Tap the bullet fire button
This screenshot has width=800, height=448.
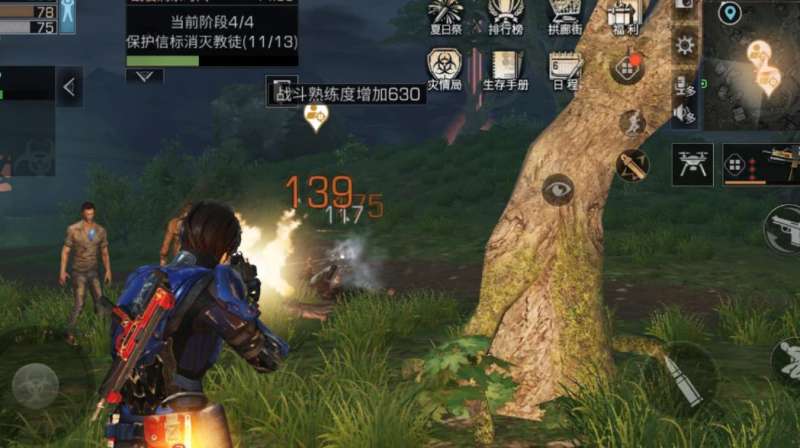(x=683, y=378)
